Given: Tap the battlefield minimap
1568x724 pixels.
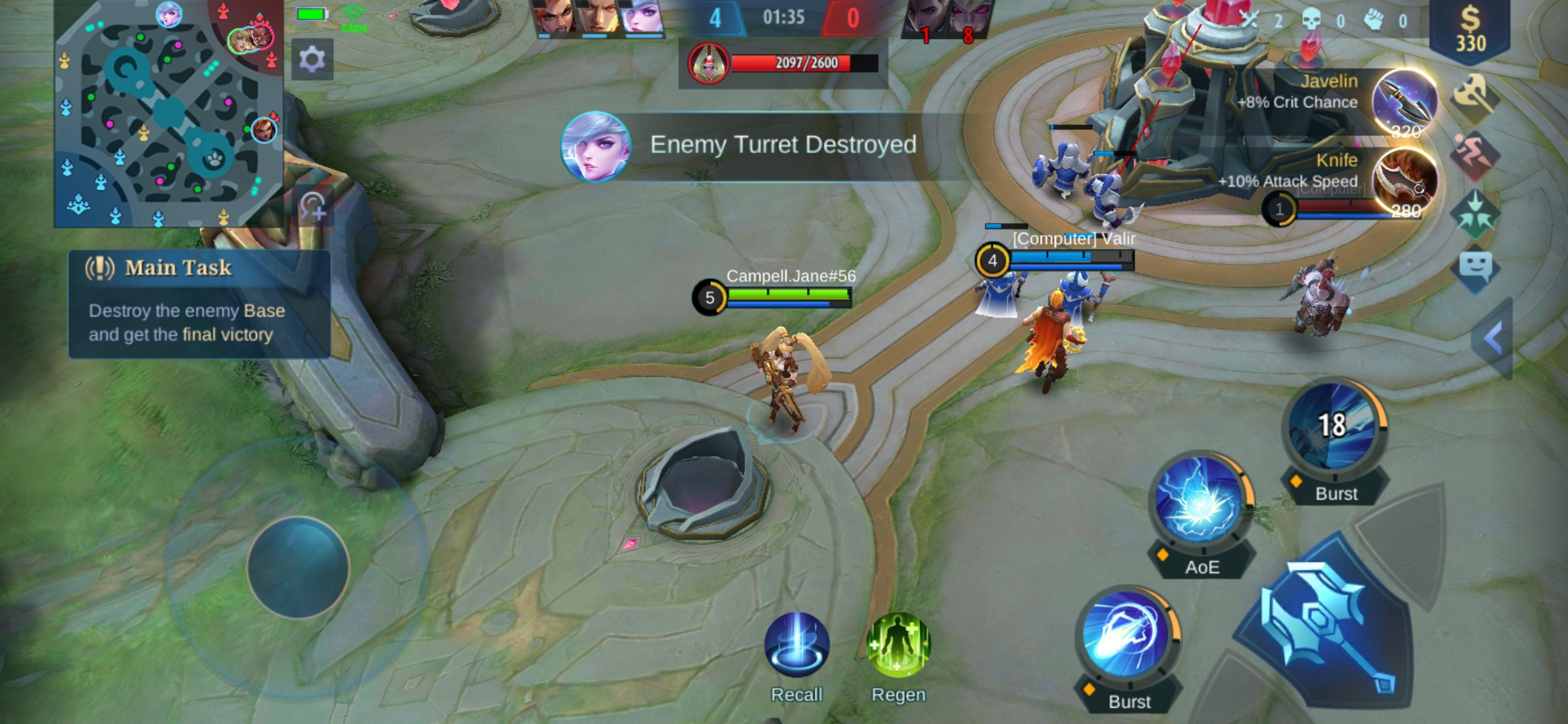Looking at the screenshot, I should point(168,114).
